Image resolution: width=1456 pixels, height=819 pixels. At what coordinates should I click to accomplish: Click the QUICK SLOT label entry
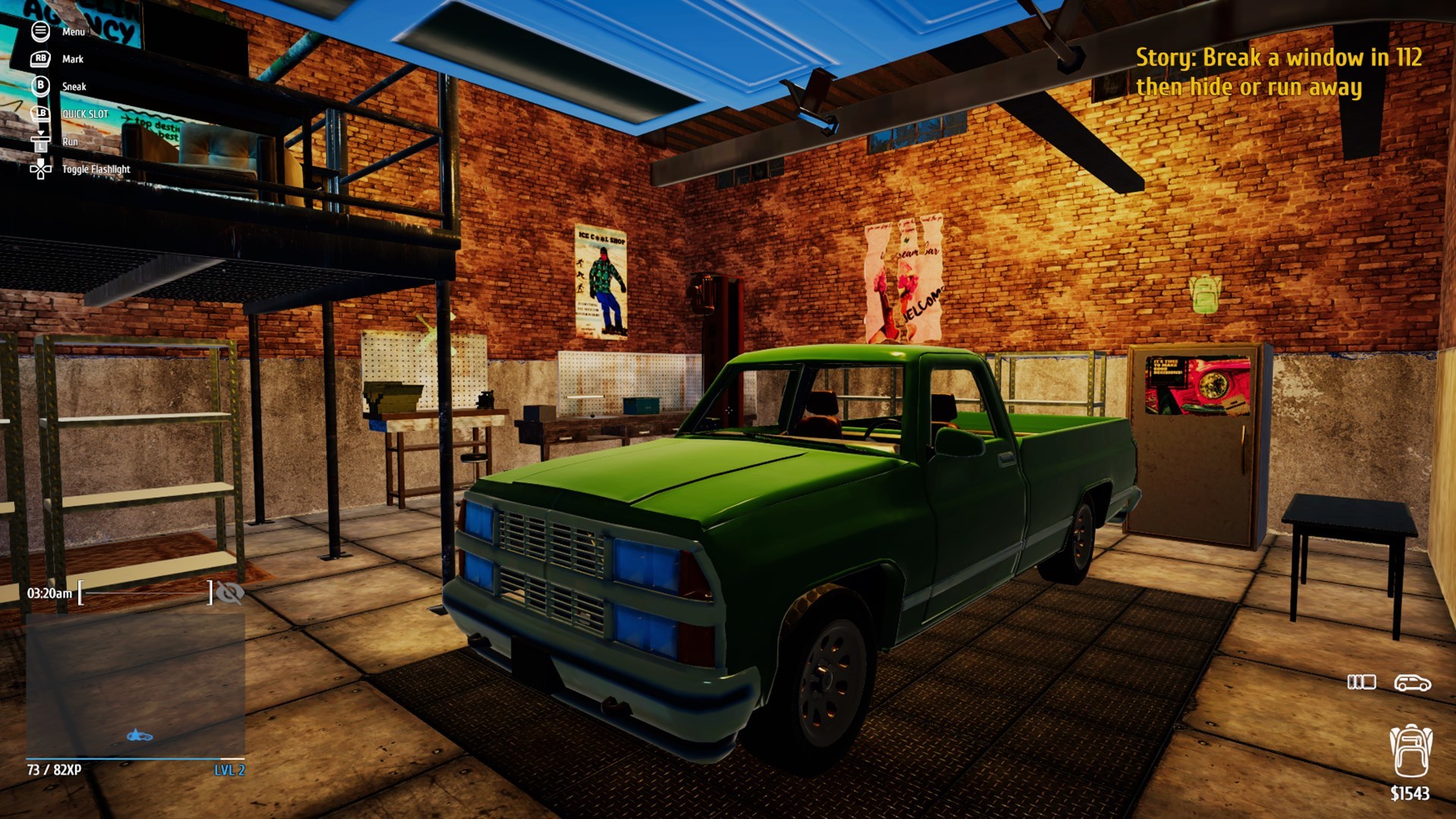86,114
